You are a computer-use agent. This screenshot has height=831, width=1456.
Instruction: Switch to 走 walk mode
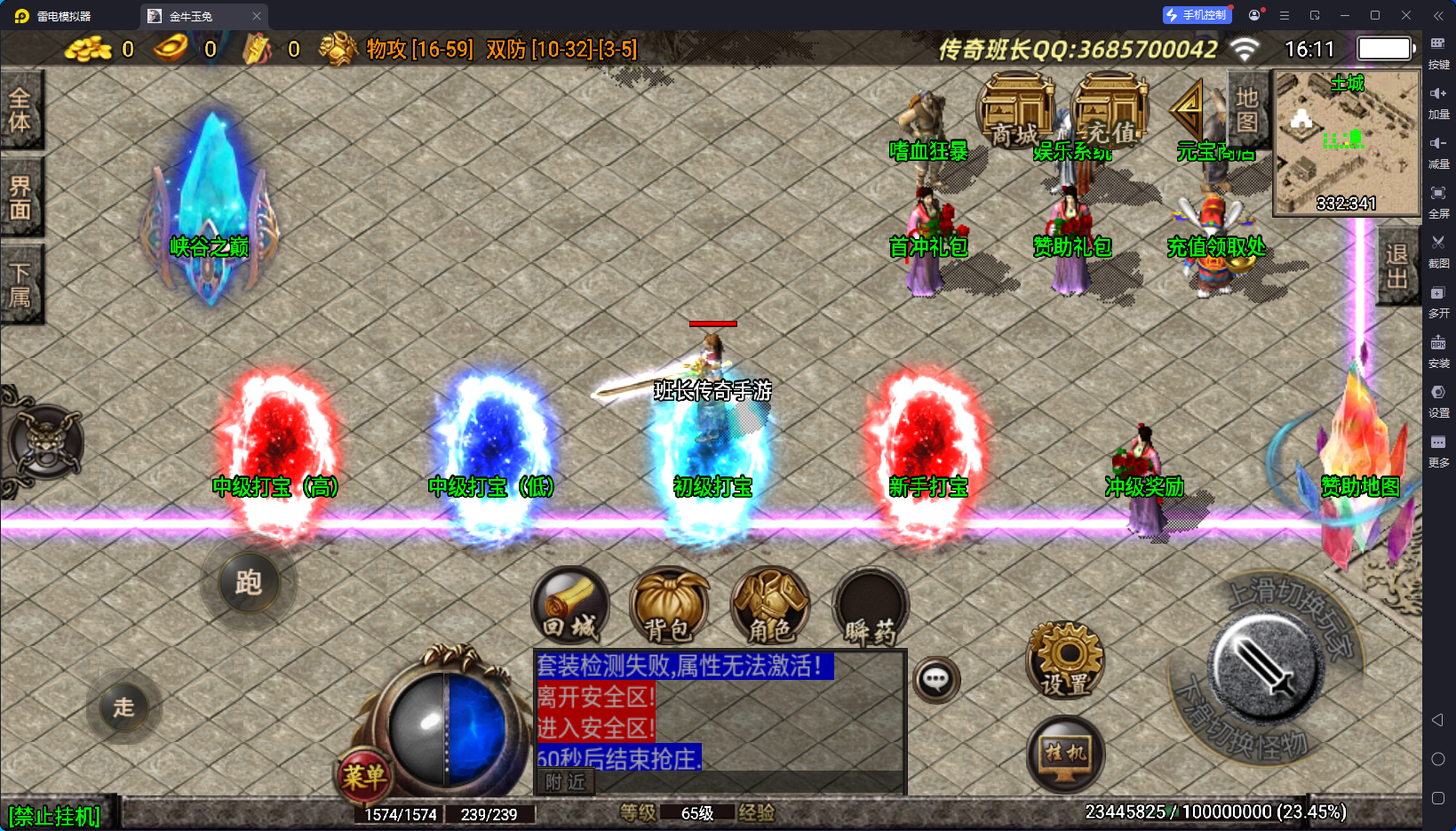pos(123,707)
